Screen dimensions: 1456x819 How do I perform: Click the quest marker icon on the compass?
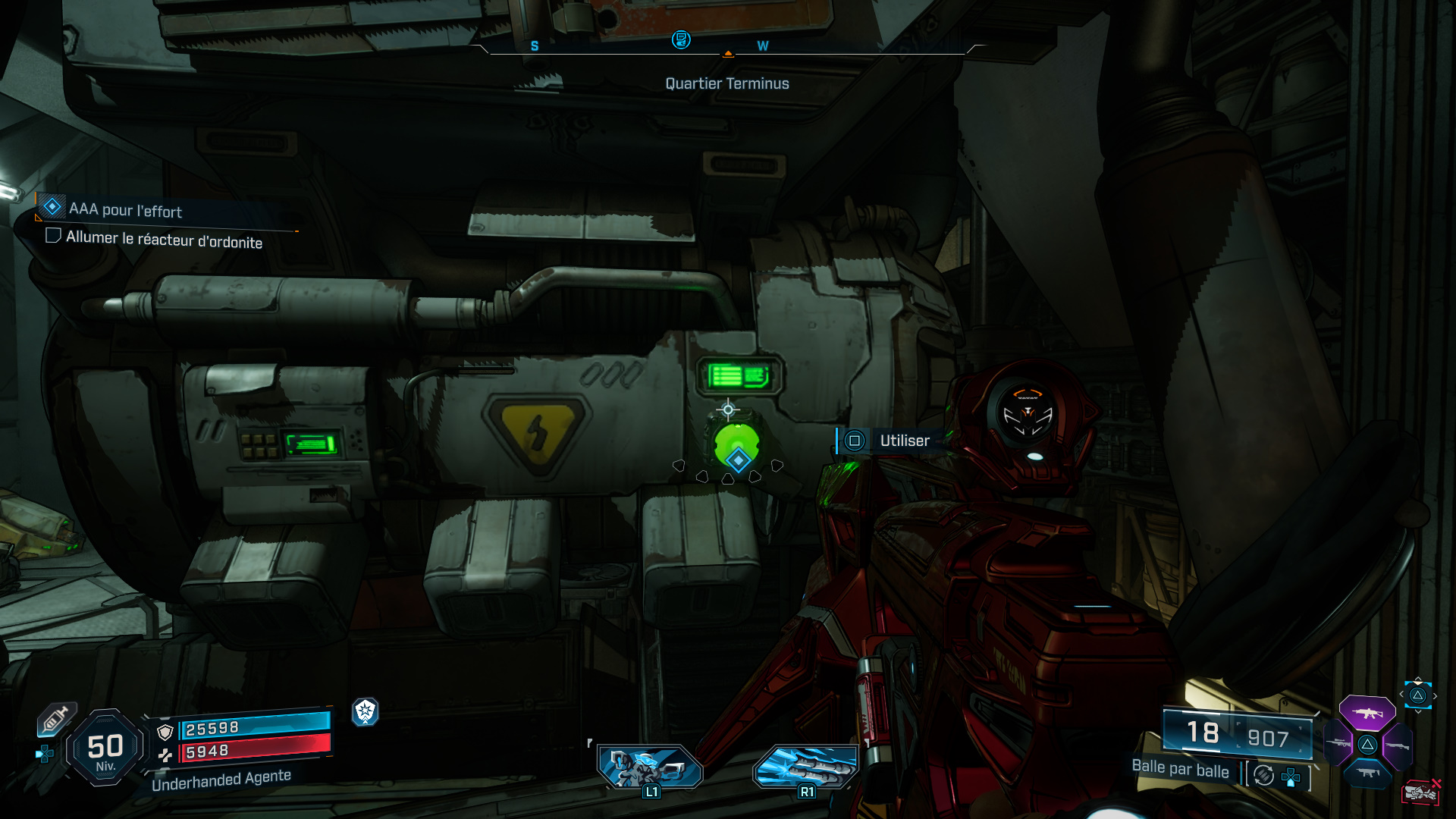[x=681, y=39]
